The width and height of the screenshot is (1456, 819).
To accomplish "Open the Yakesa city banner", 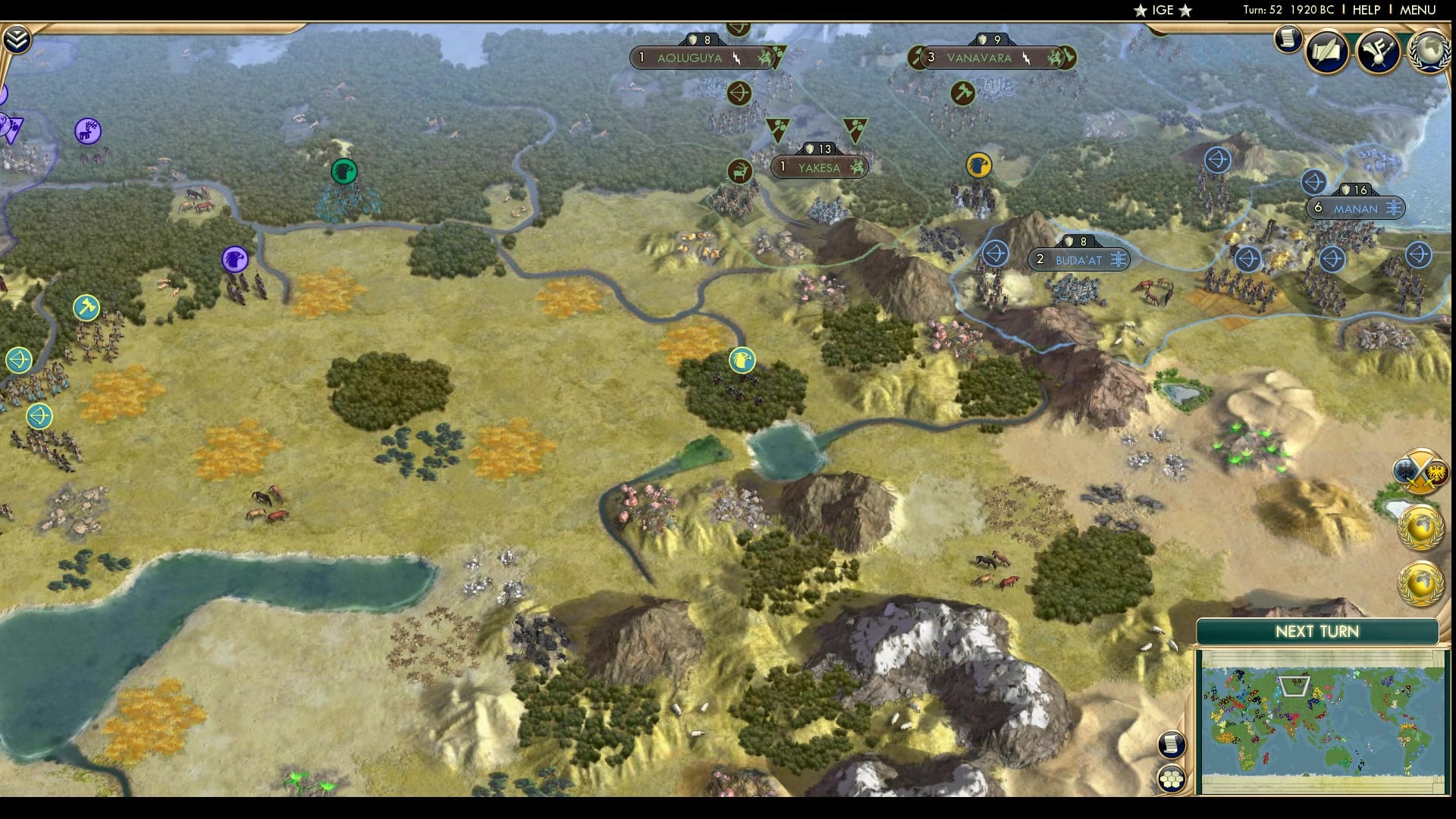I will coord(821,168).
